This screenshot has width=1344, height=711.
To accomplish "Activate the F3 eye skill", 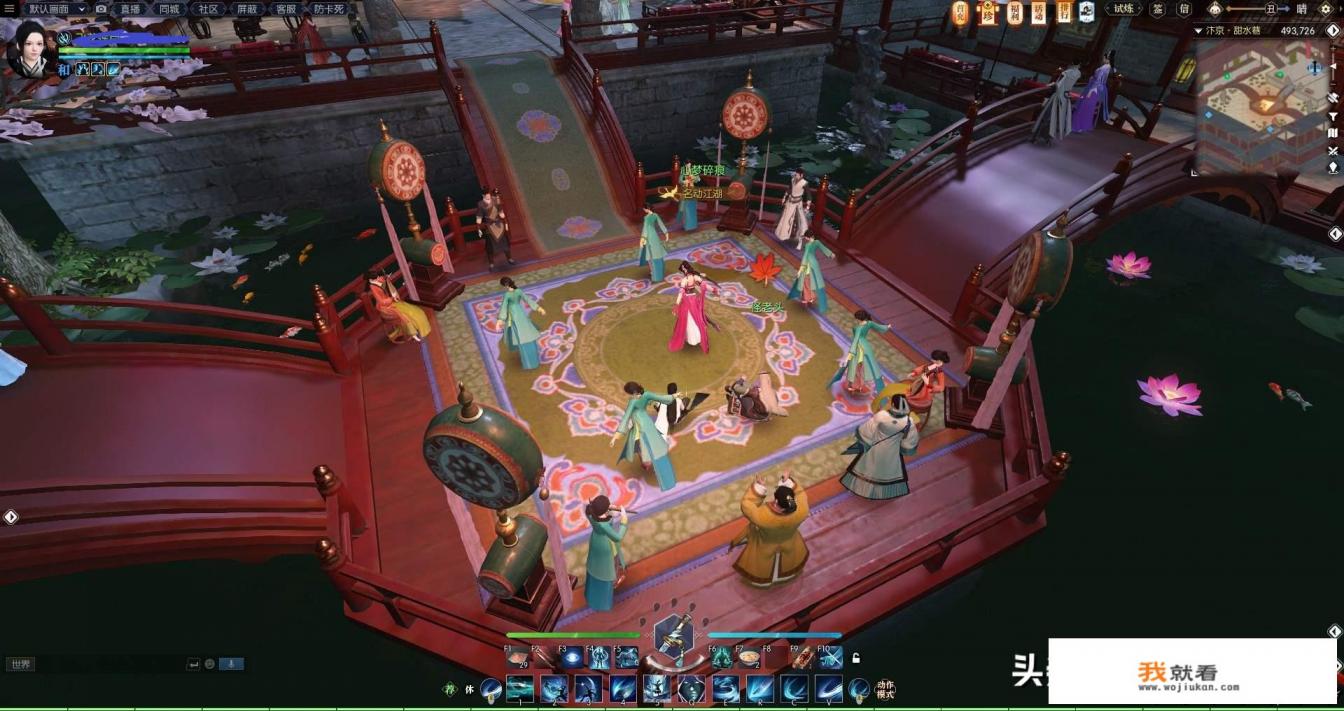I will coord(571,657).
